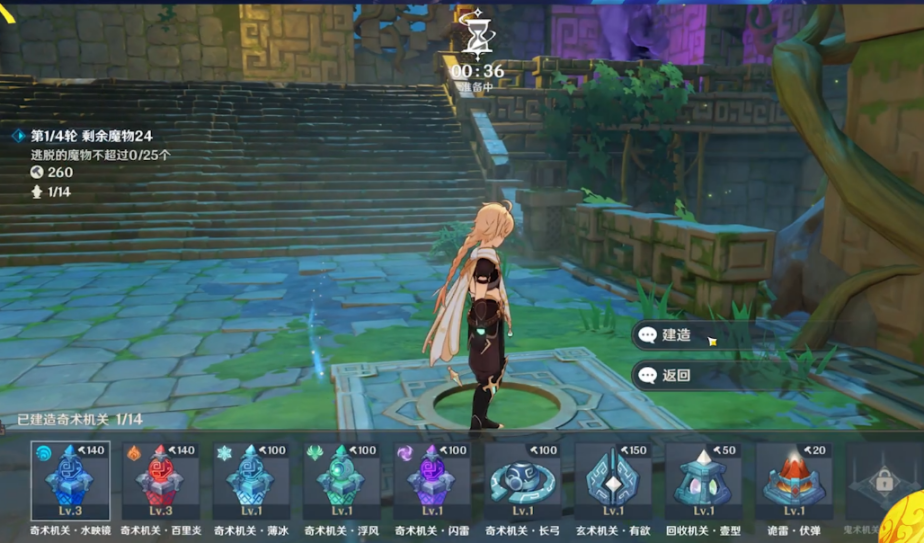Open the wave objective tracker 第1/4轮
This screenshot has height=543, width=924.
(90, 135)
